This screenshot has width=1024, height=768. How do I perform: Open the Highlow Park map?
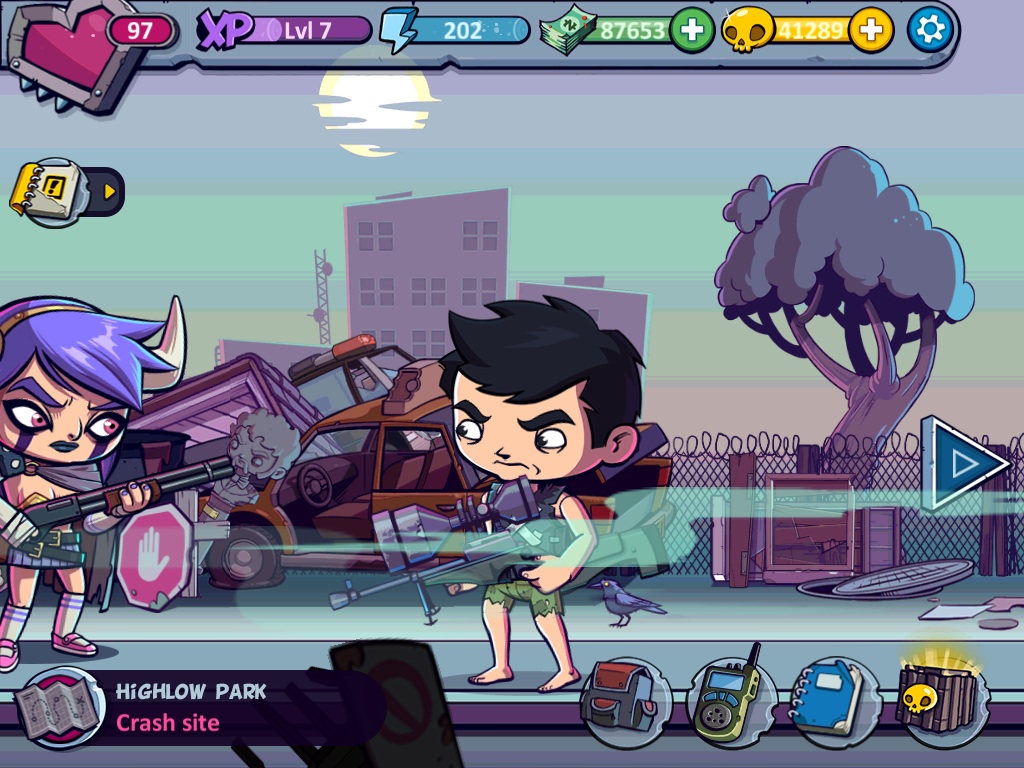pyautogui.click(x=58, y=707)
